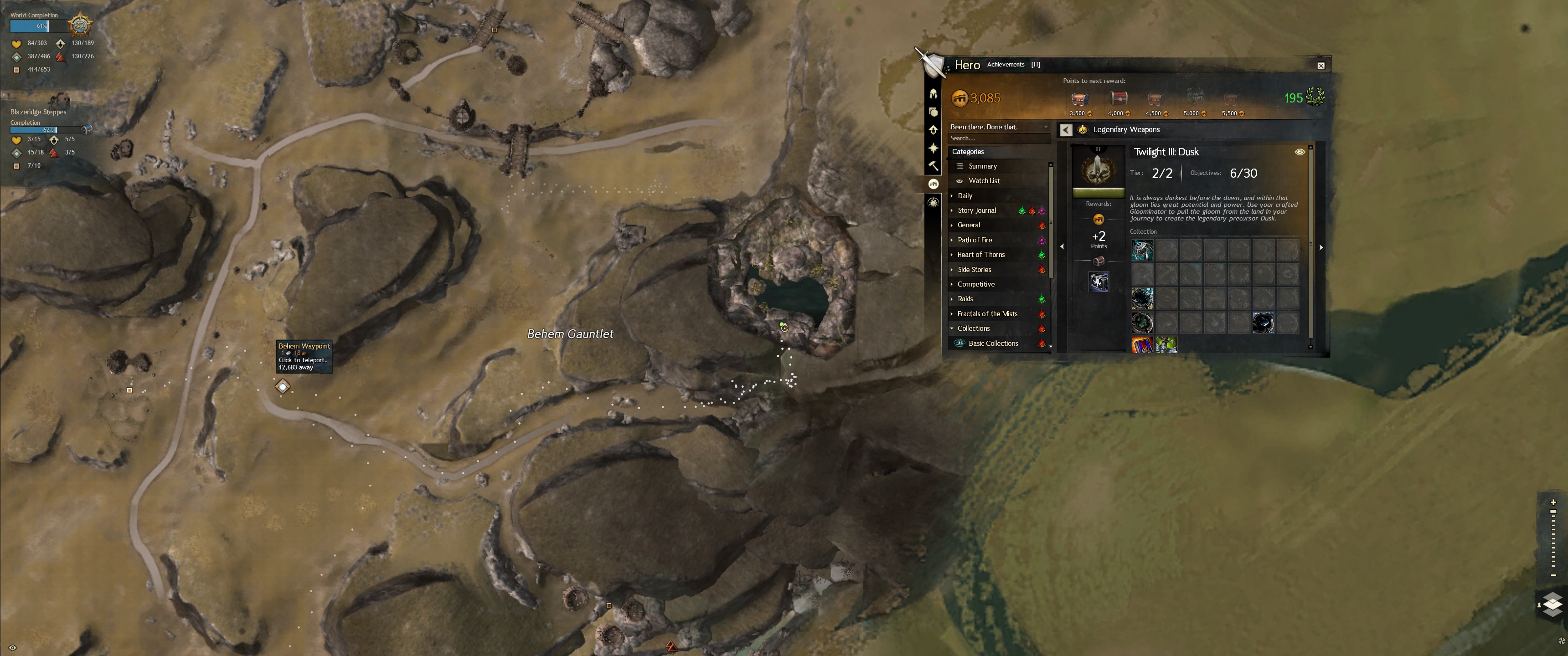Close the Hero achievements panel
The height and width of the screenshot is (656, 1568).
click(1320, 66)
